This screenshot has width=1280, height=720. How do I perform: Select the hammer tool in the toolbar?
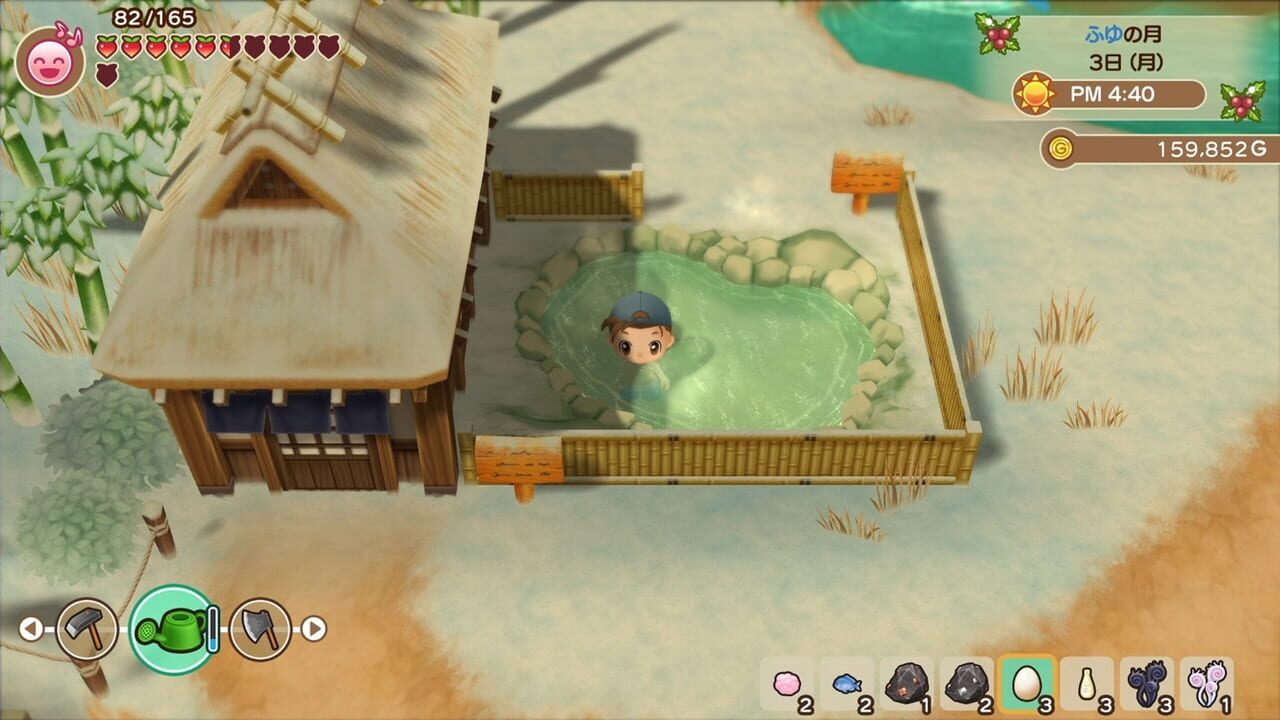[88, 630]
